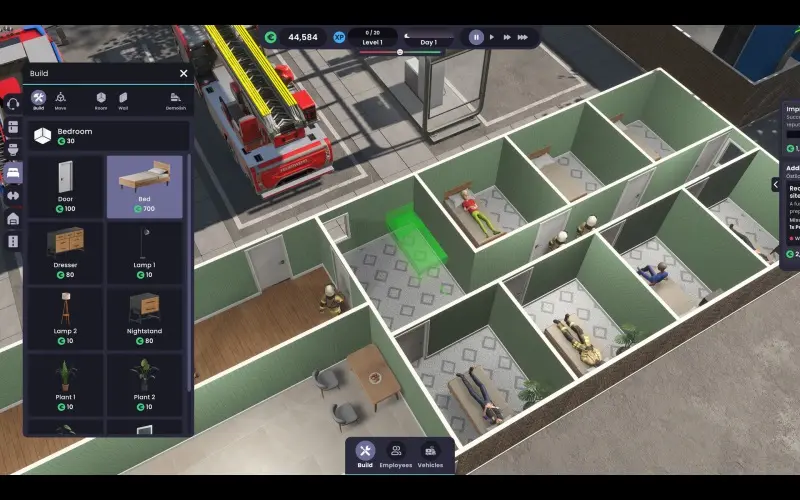Pick the Door item costing 100

[x=65, y=187]
